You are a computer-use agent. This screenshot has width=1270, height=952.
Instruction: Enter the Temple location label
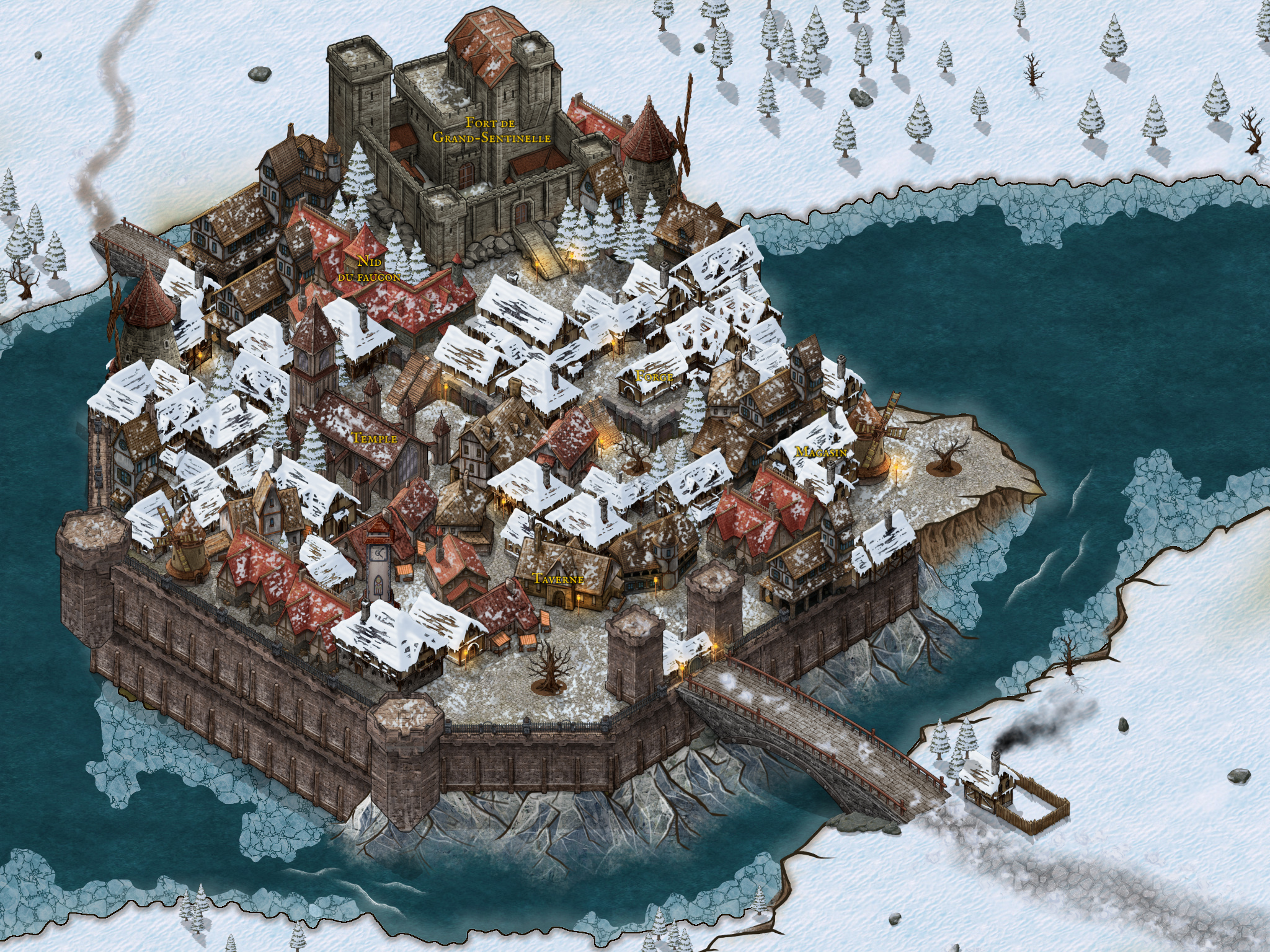pyautogui.click(x=375, y=438)
